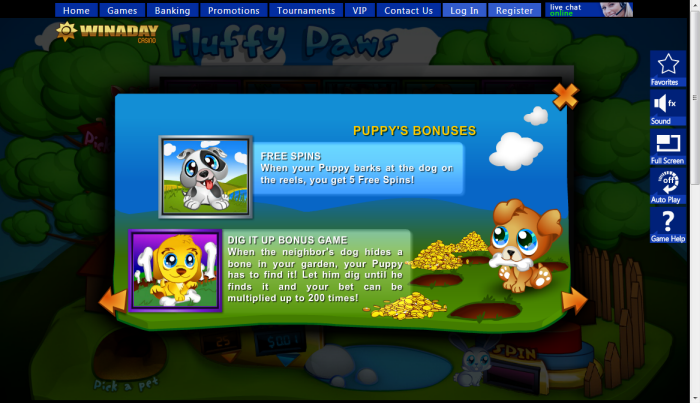Go back to the previous help page arrow
The width and height of the screenshot is (700, 403).
coord(113,299)
